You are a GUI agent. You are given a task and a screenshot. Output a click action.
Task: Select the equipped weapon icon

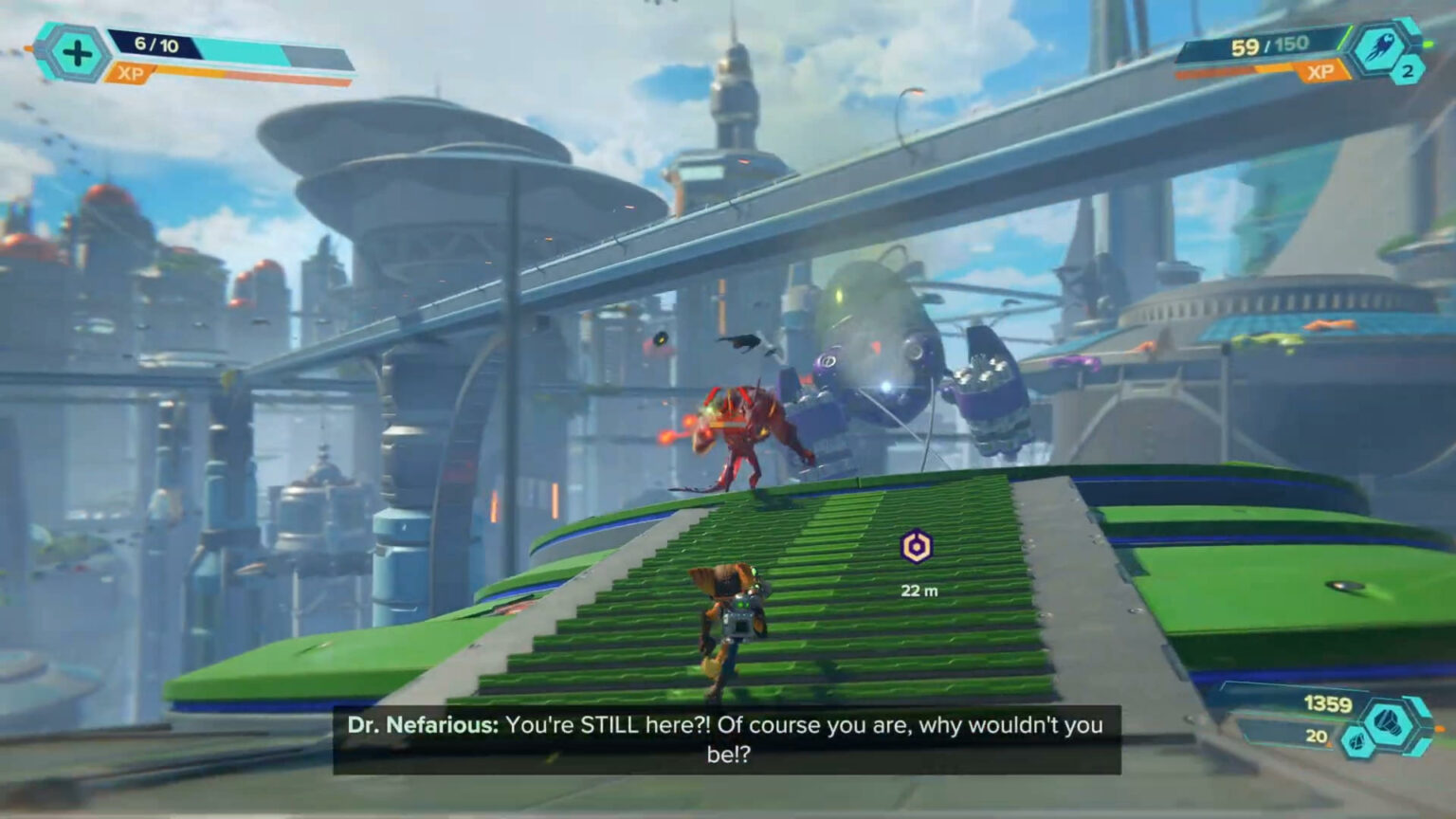click(x=1379, y=50)
